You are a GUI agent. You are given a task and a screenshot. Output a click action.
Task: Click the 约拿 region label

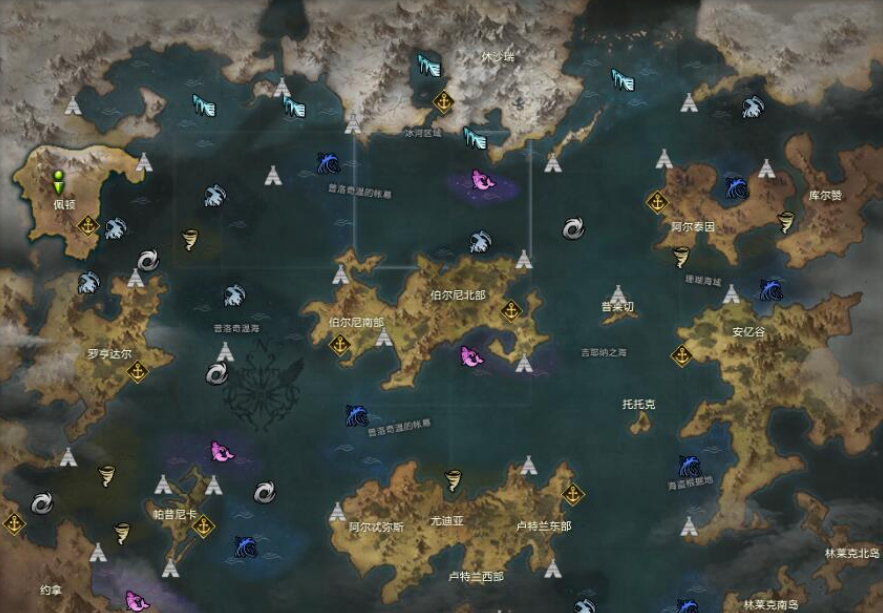coord(50,590)
